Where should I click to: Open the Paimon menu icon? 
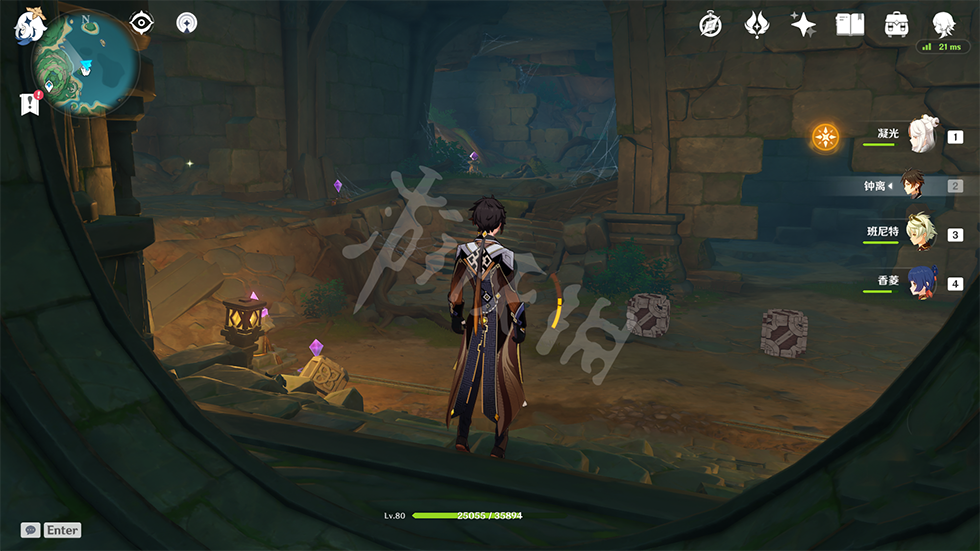[x=26, y=24]
